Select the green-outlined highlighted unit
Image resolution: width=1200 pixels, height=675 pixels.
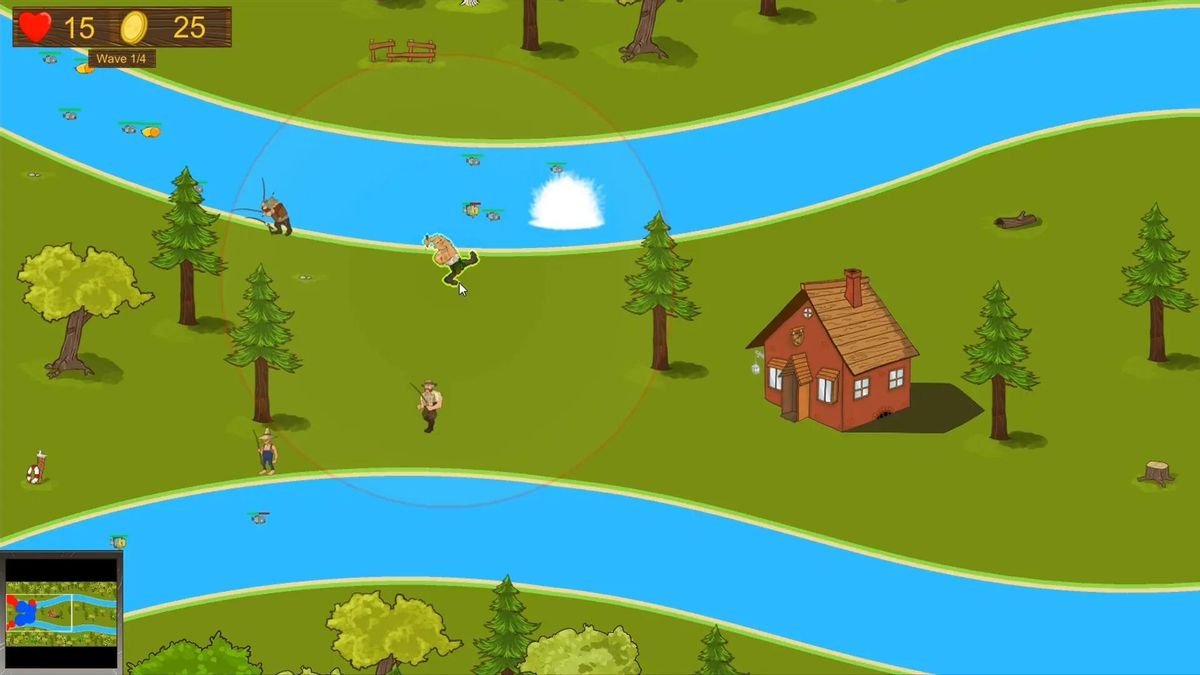[x=453, y=258]
